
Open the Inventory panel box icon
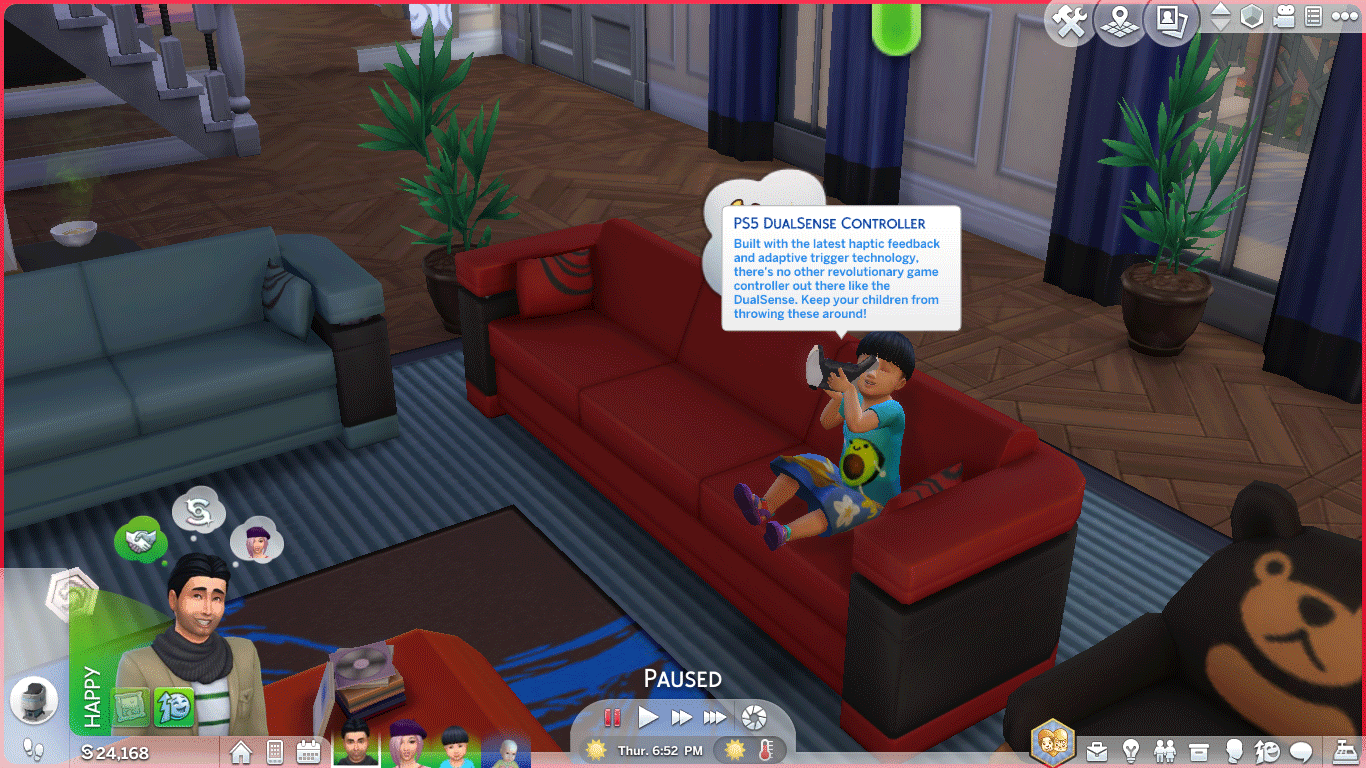pos(1199,751)
